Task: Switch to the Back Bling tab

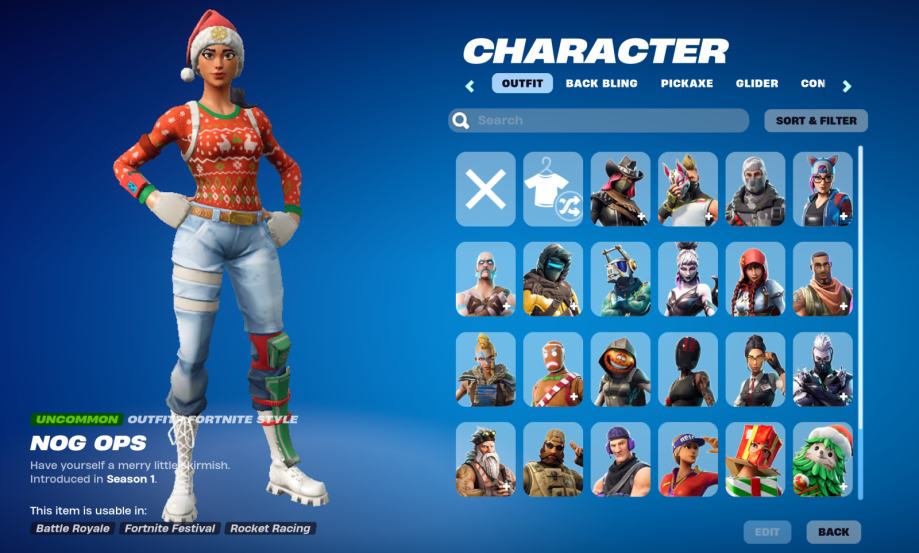Action: 601,84
